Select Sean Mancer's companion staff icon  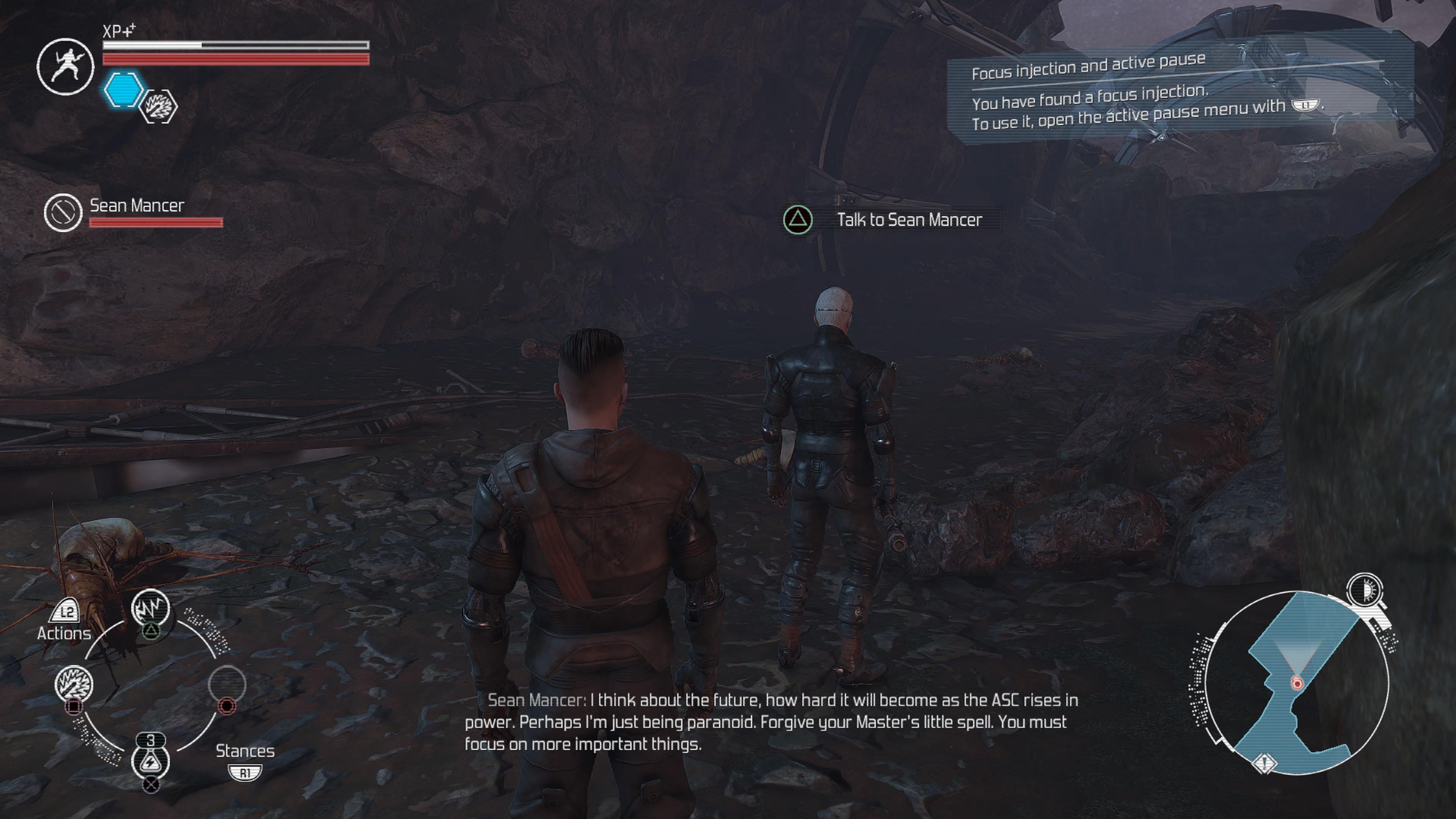pyautogui.click(x=63, y=212)
